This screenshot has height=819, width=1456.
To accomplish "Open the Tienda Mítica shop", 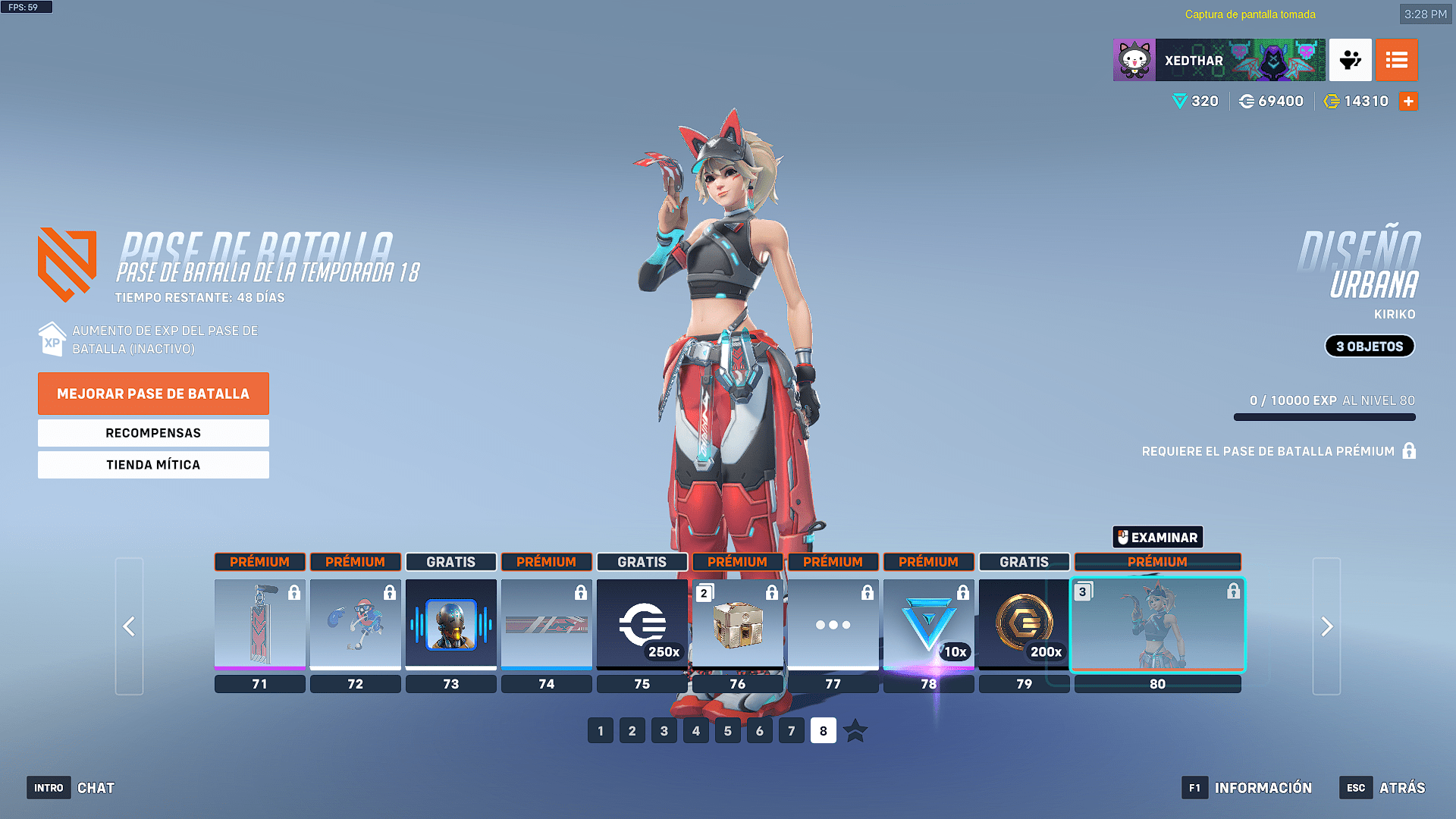I will click(153, 465).
